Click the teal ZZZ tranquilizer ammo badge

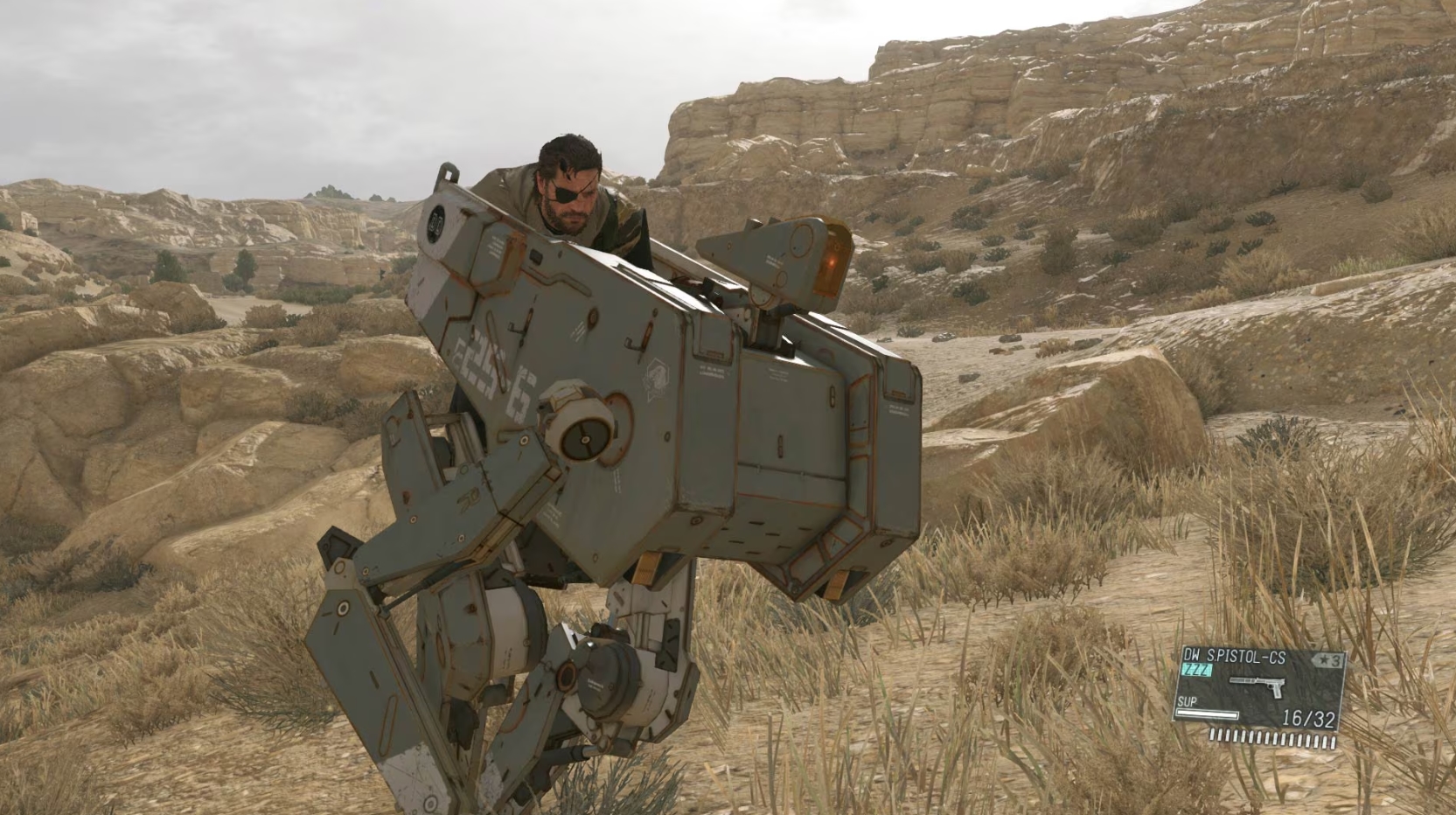1197,669
